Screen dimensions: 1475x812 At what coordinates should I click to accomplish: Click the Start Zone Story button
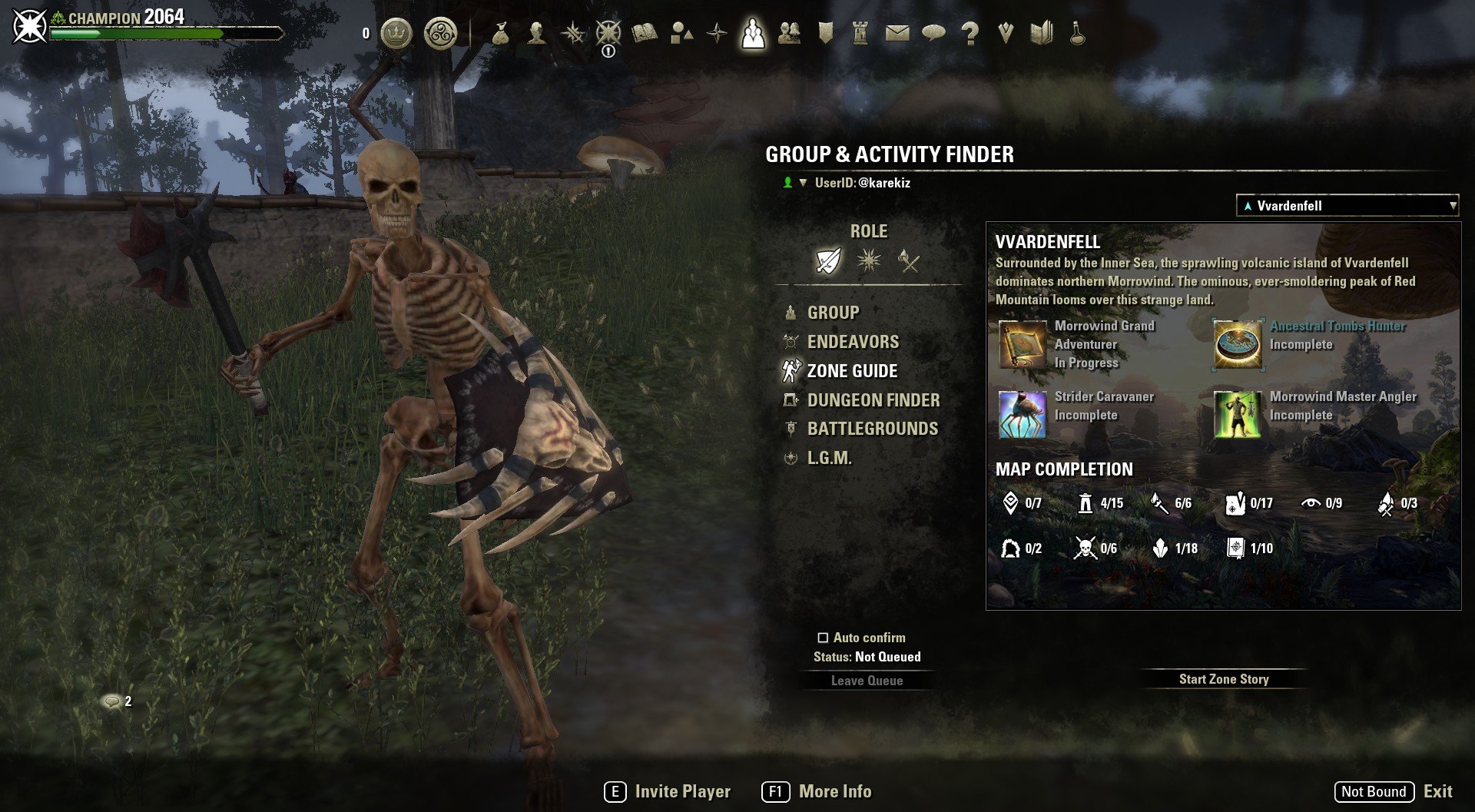coord(1224,679)
